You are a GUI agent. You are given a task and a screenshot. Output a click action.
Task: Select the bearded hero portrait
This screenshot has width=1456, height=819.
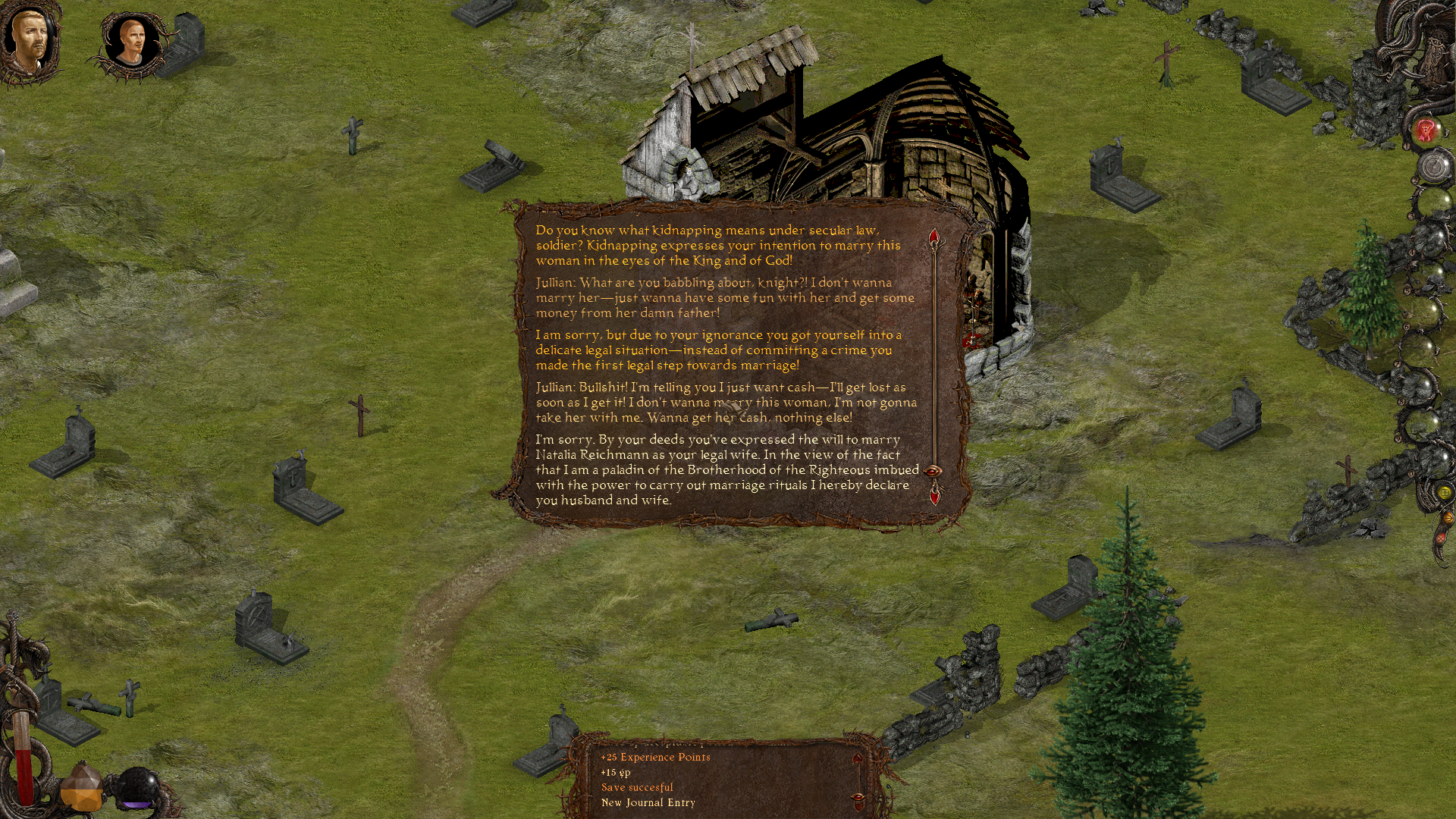coord(30,39)
